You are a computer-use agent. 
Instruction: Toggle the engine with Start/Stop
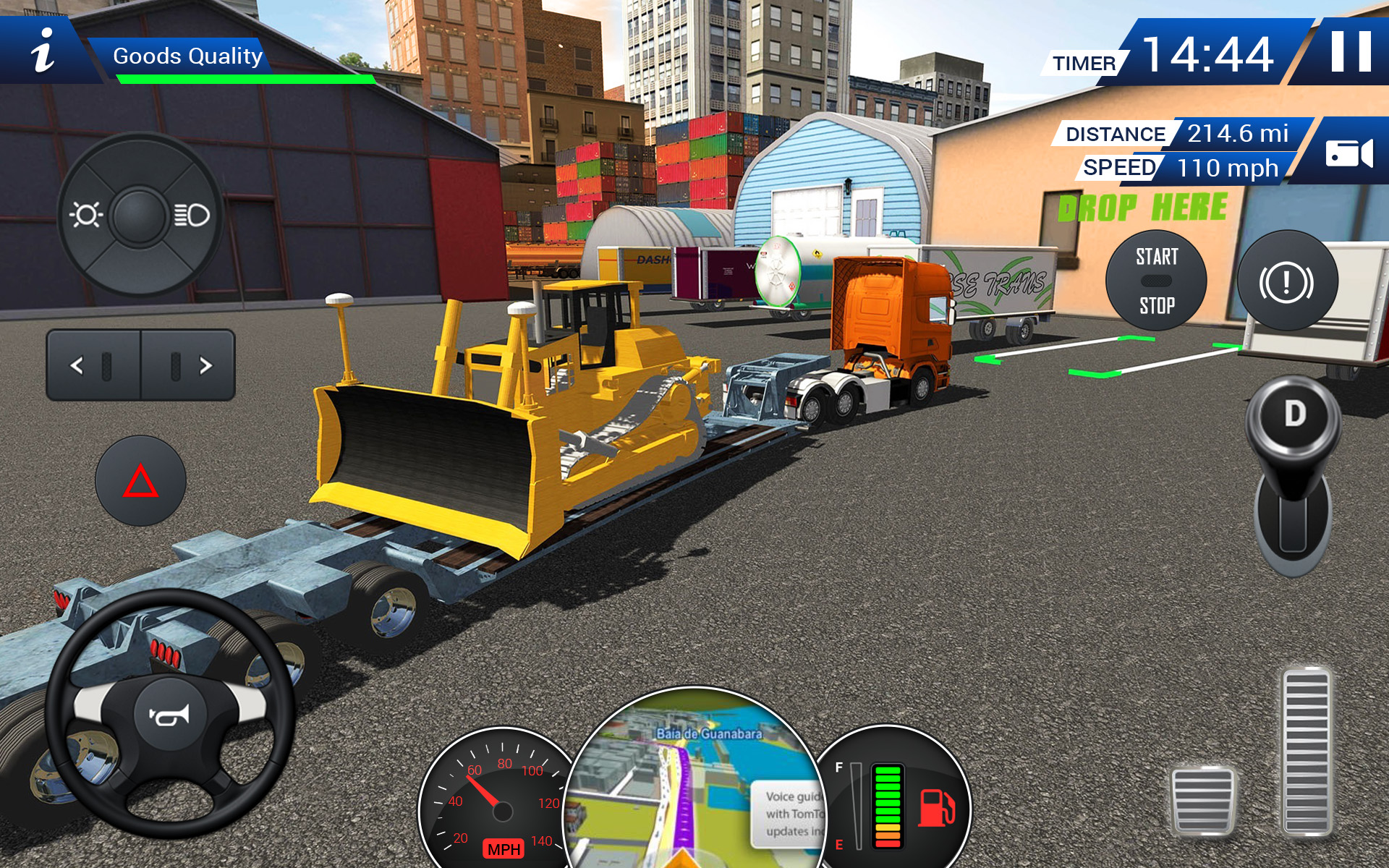point(1155,282)
